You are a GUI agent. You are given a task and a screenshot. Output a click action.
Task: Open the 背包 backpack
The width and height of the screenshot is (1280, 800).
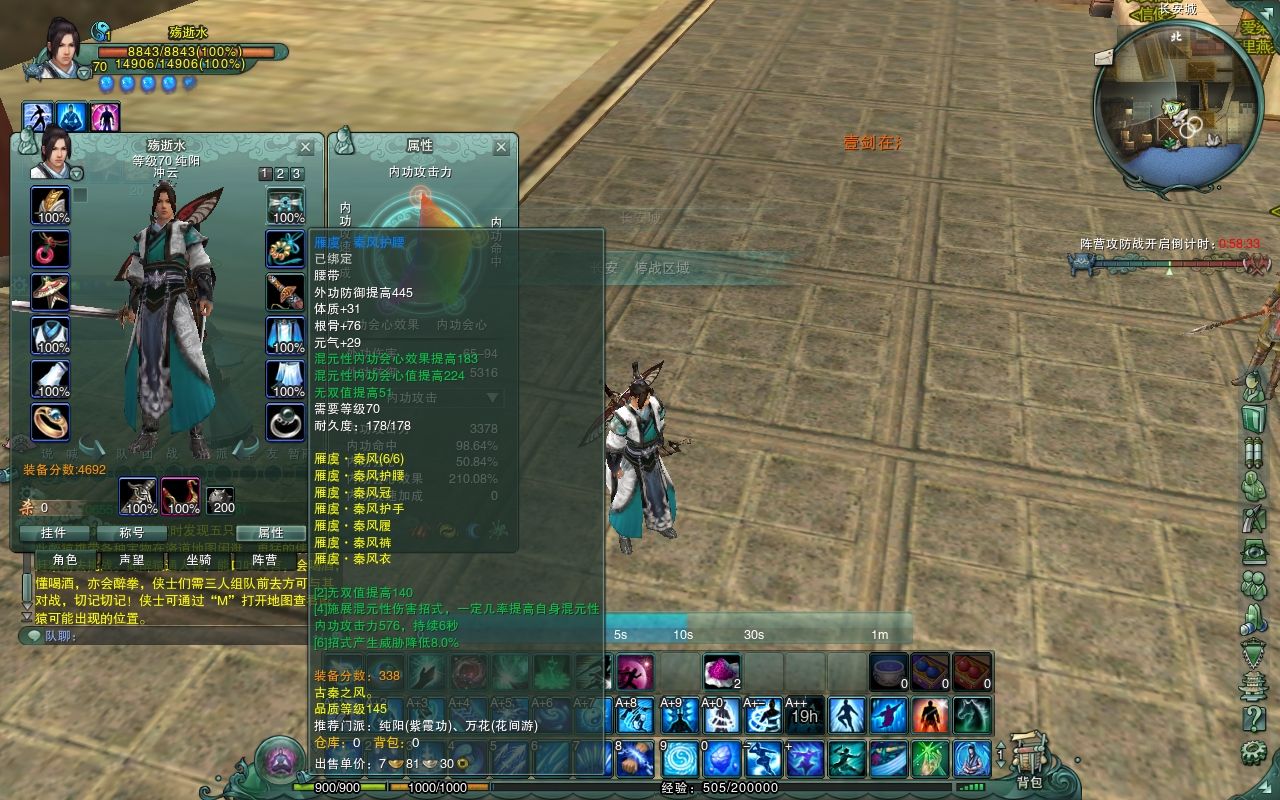pos(1029,758)
